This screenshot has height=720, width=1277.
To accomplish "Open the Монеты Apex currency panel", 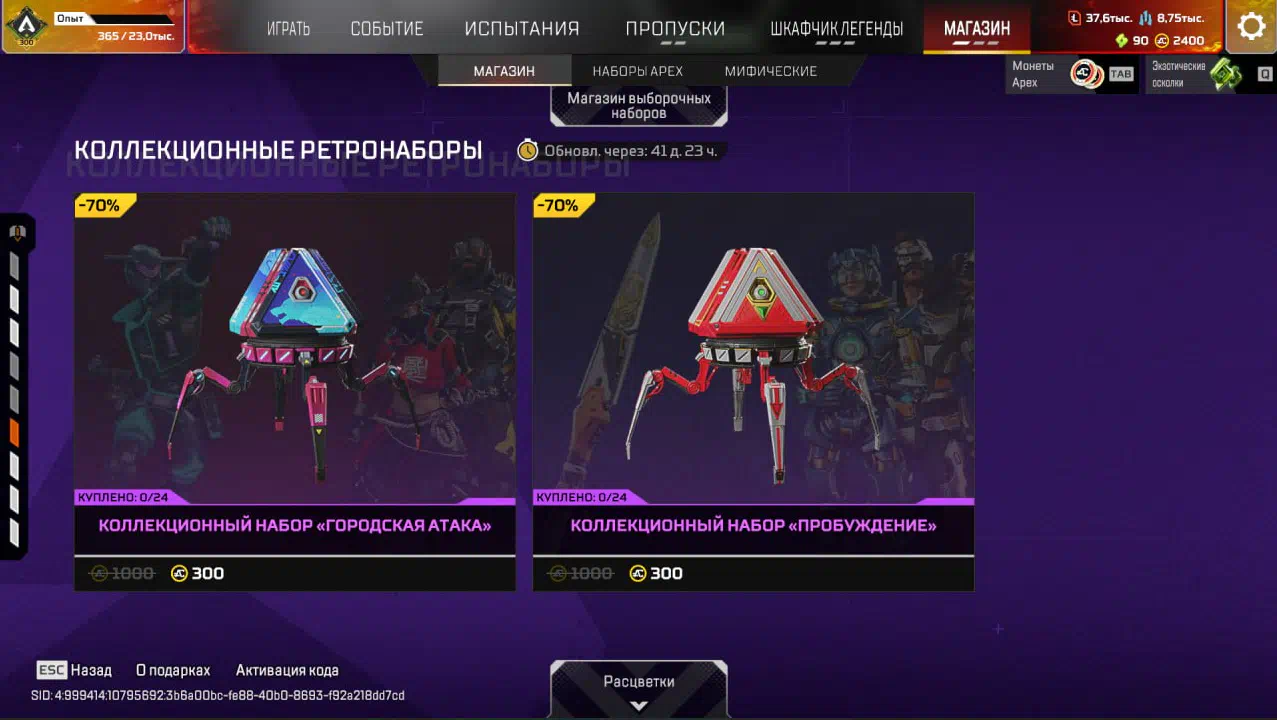I will (1071, 74).
